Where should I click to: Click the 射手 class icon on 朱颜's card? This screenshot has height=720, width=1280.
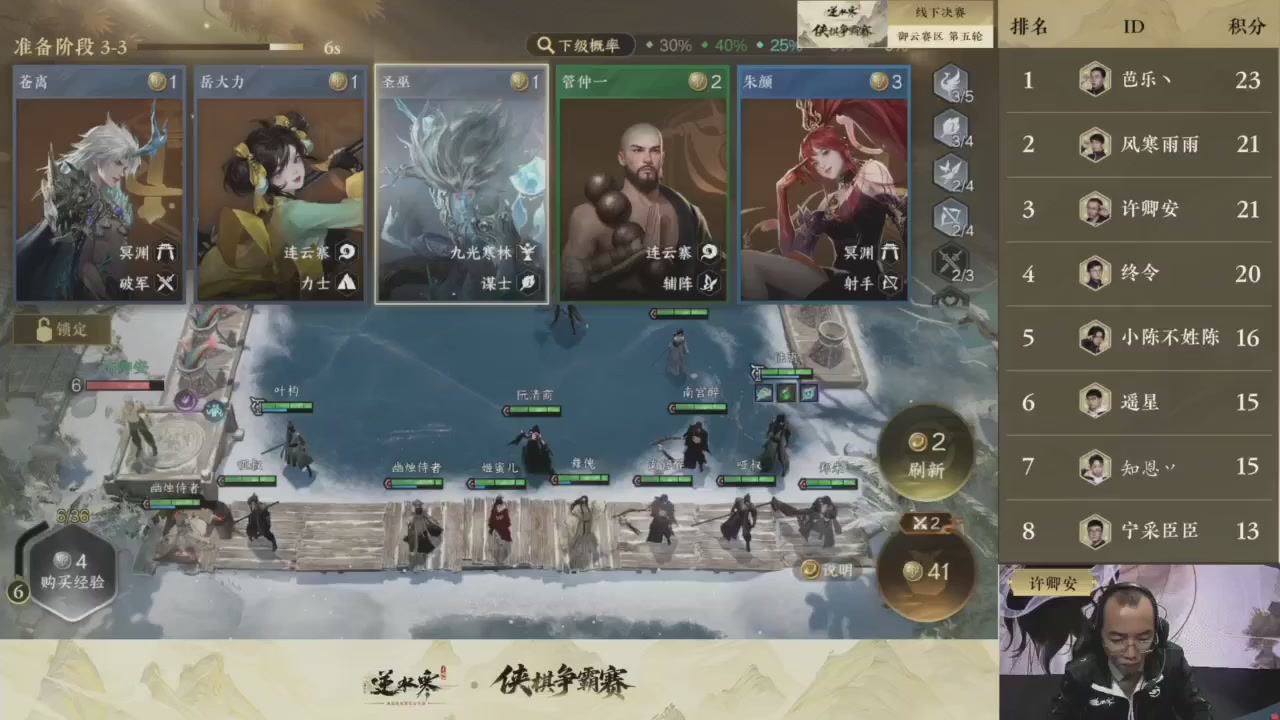(890, 285)
